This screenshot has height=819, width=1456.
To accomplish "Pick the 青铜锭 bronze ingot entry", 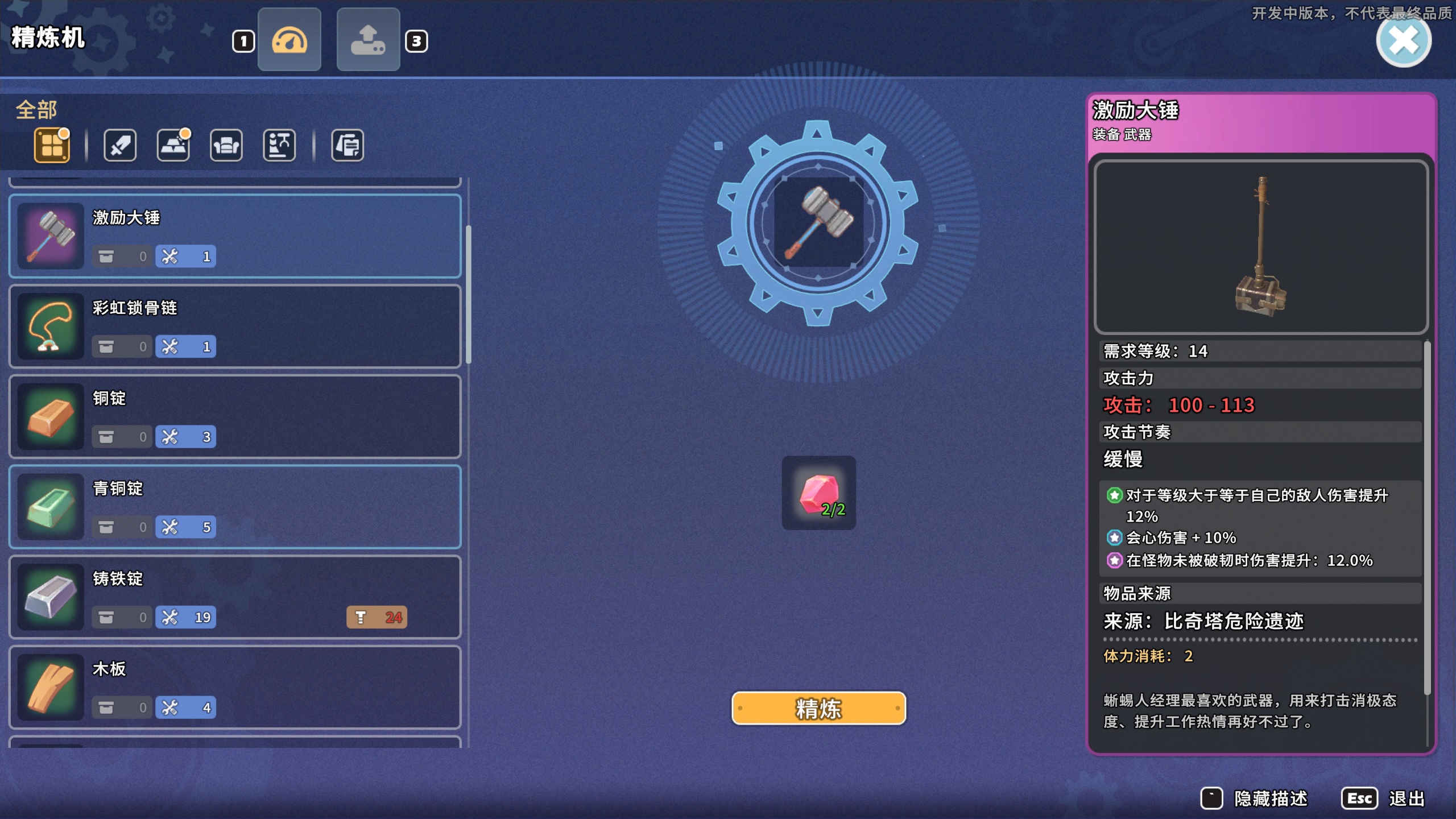I will pos(235,507).
